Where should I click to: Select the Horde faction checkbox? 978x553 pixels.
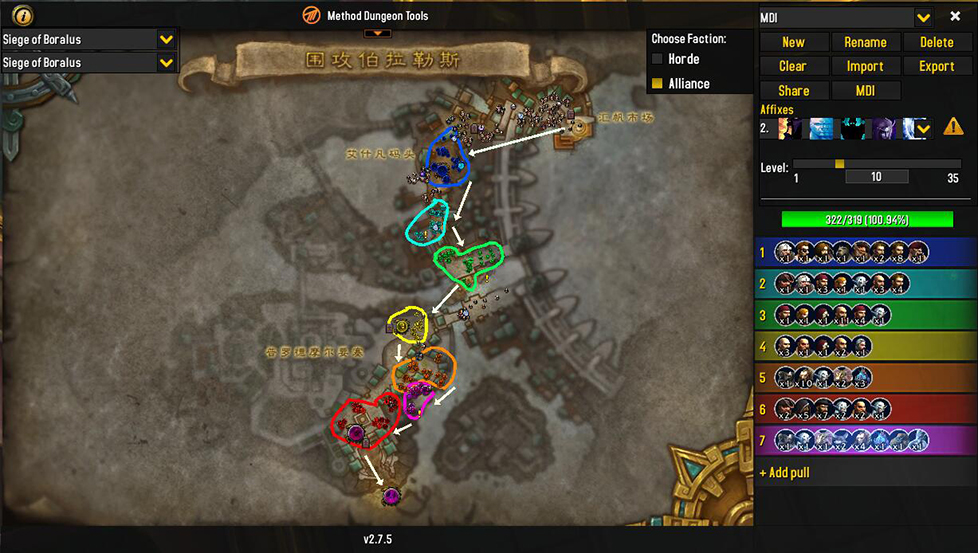pos(658,60)
